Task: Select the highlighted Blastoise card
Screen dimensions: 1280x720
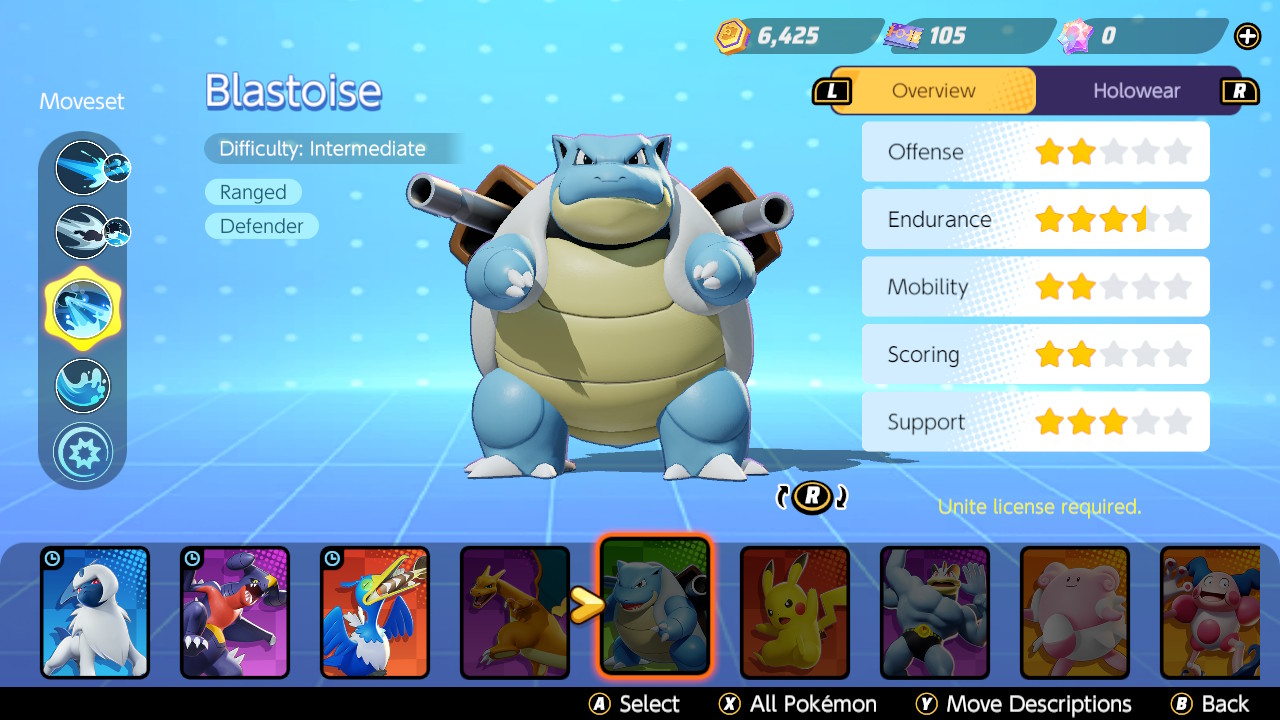Action: click(655, 606)
